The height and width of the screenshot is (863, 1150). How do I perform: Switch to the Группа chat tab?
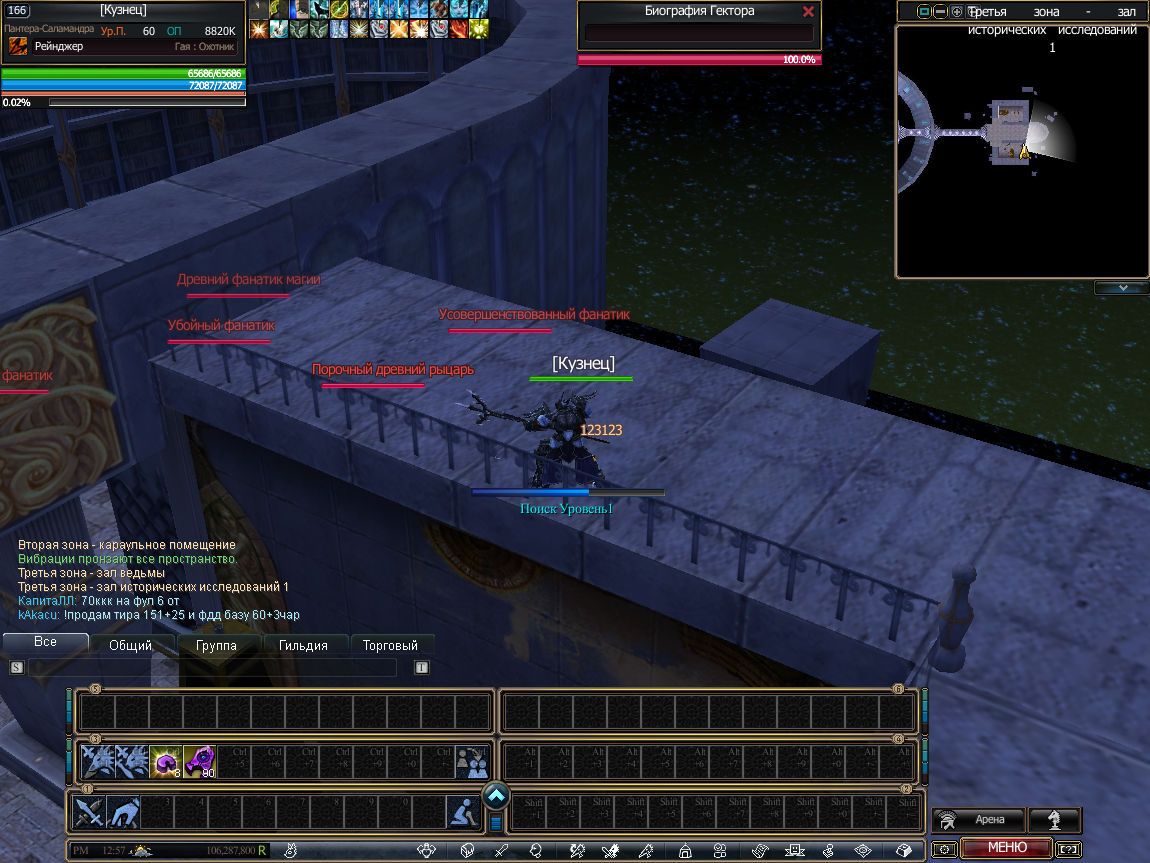(217, 645)
